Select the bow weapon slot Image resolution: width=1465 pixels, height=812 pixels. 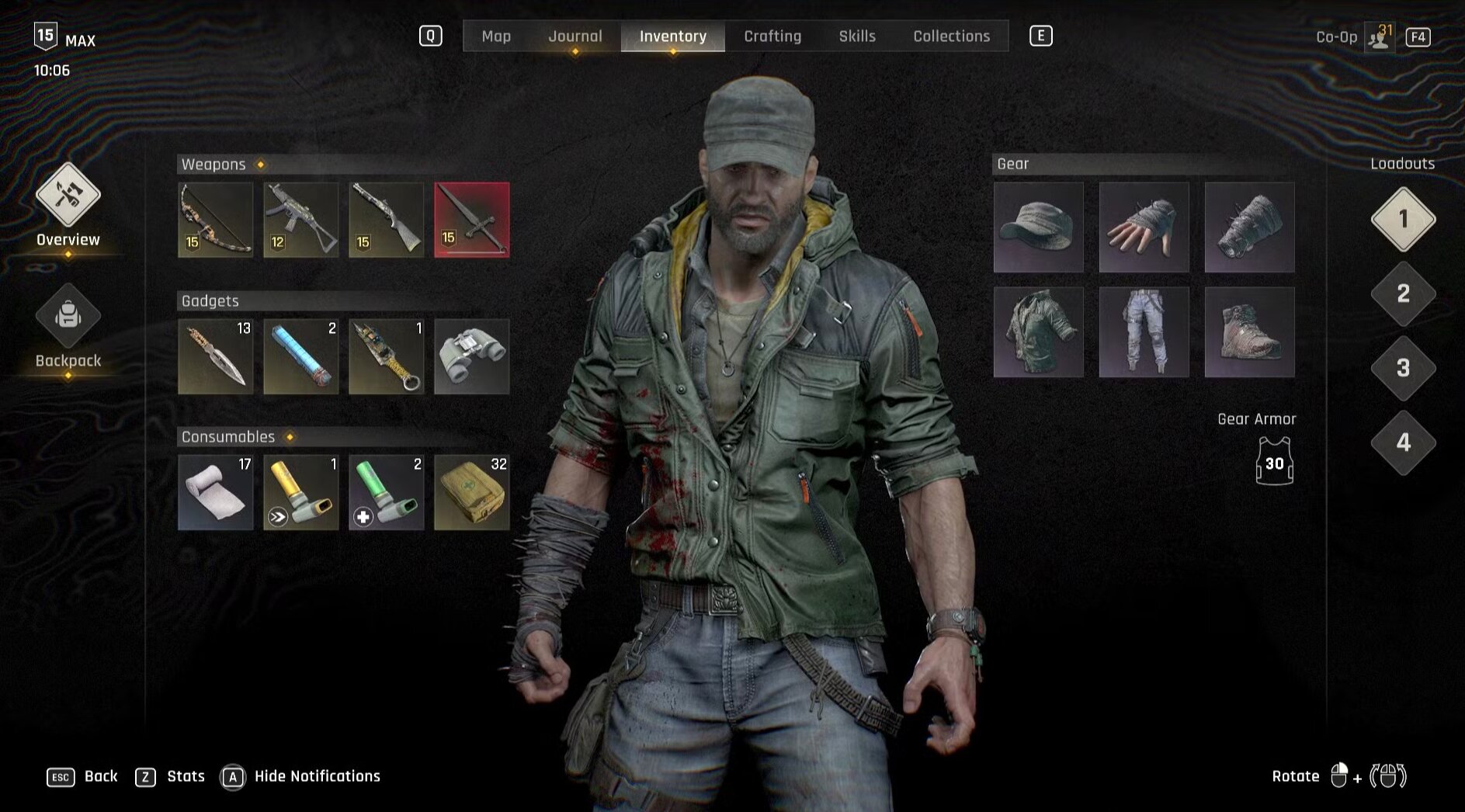coord(216,220)
